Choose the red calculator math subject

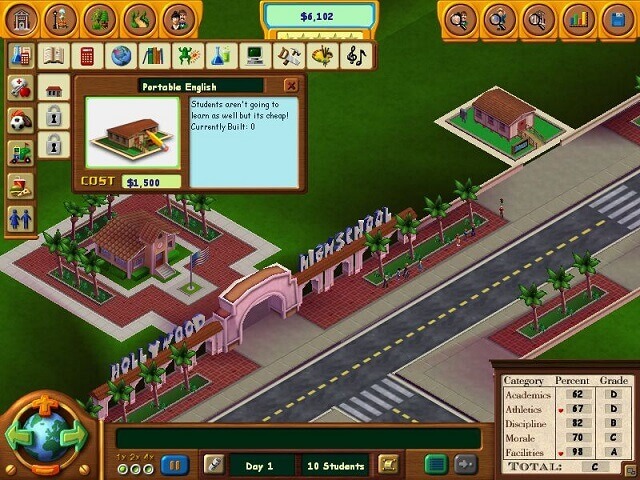[x=87, y=56]
